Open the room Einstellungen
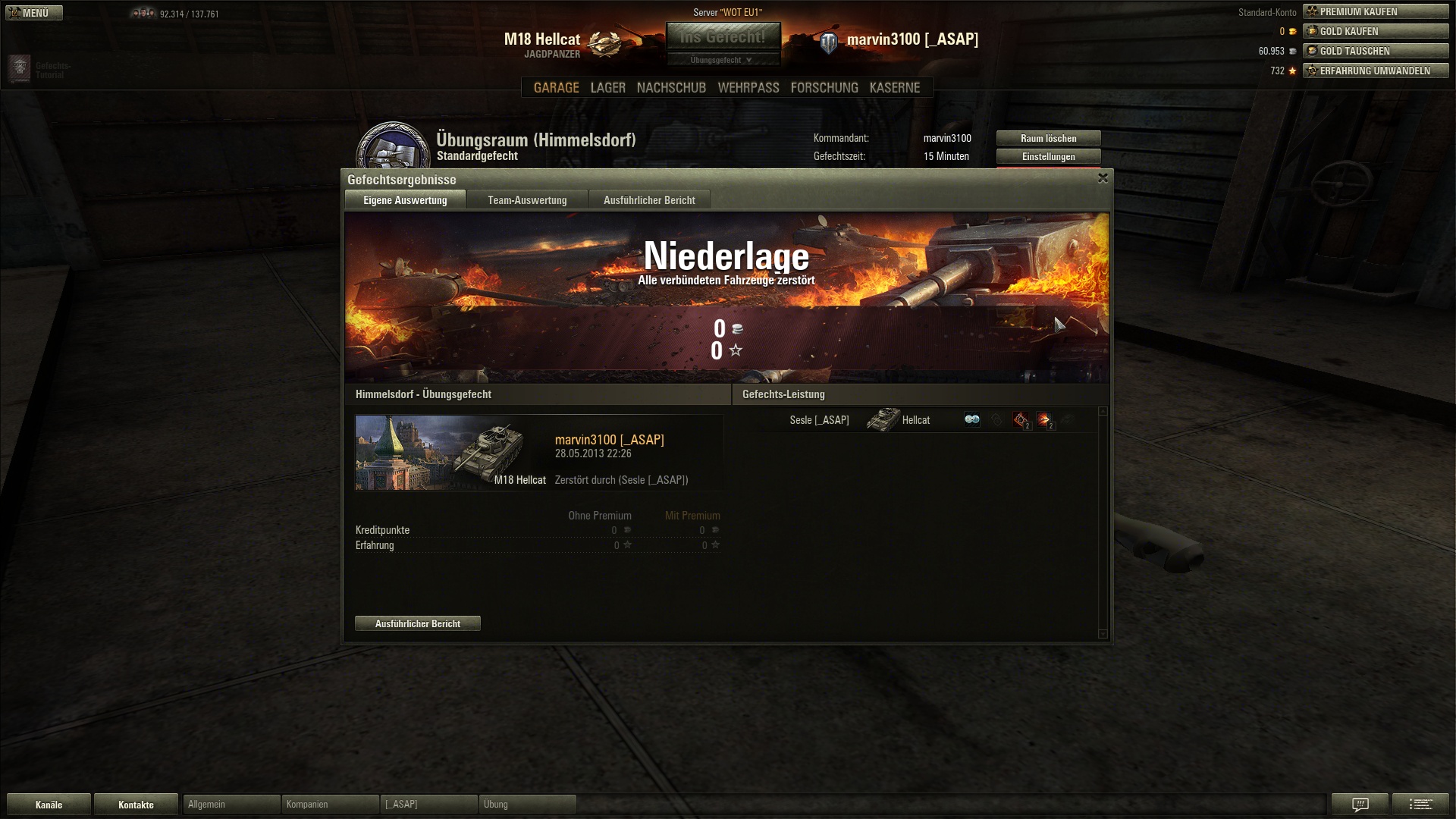The image size is (1456, 819). (1048, 157)
